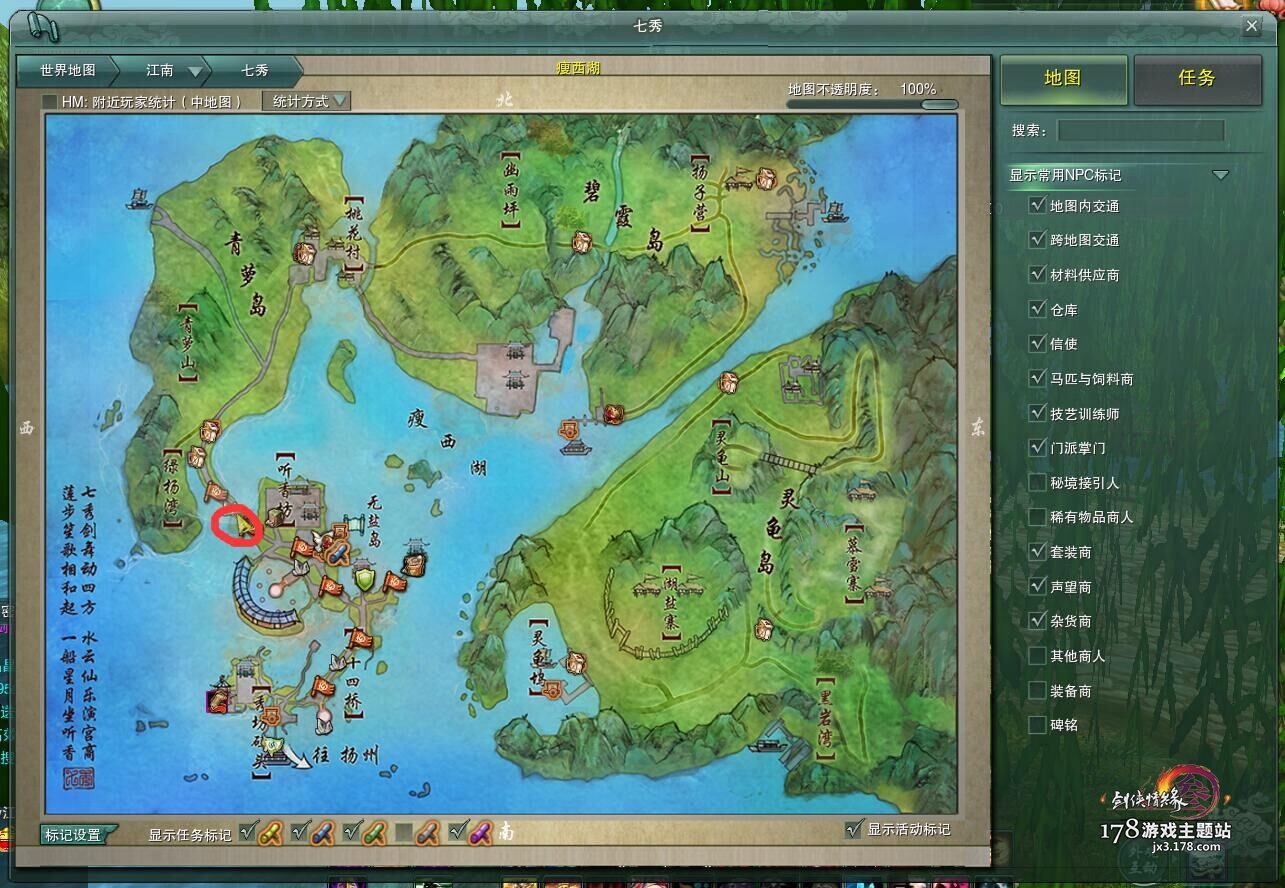Click the 搜索 search input field
The image size is (1285, 888).
[1140, 130]
